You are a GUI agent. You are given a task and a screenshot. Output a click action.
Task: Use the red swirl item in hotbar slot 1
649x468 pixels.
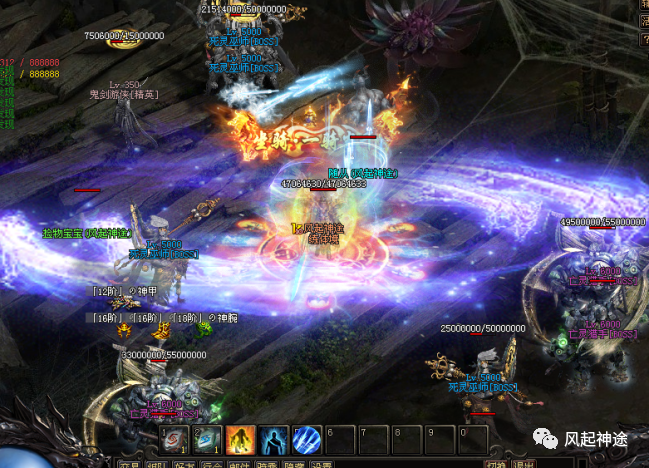(174, 440)
